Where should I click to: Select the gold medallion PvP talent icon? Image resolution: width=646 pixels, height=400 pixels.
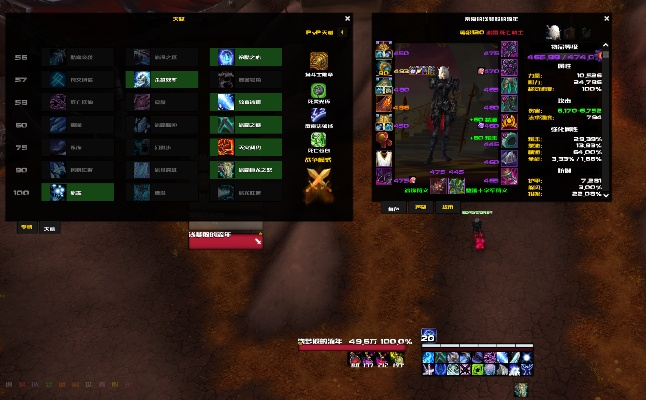[319, 63]
